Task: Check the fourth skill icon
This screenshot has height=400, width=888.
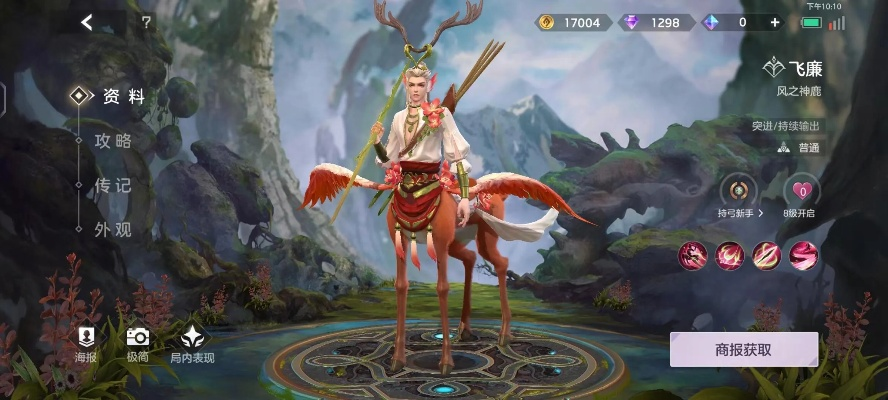Action: pos(803,256)
